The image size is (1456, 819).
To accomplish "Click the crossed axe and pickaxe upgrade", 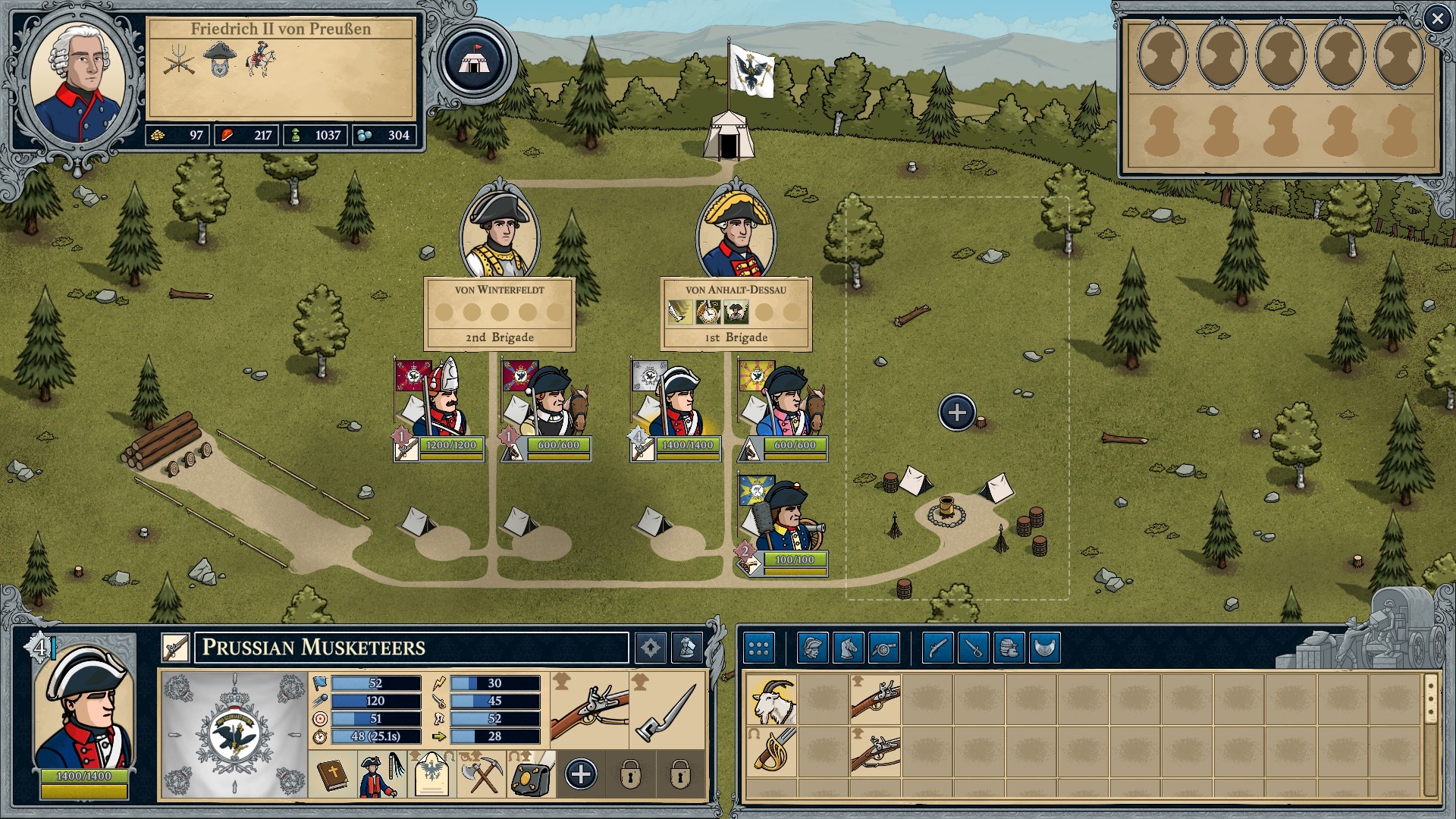I will click(481, 774).
